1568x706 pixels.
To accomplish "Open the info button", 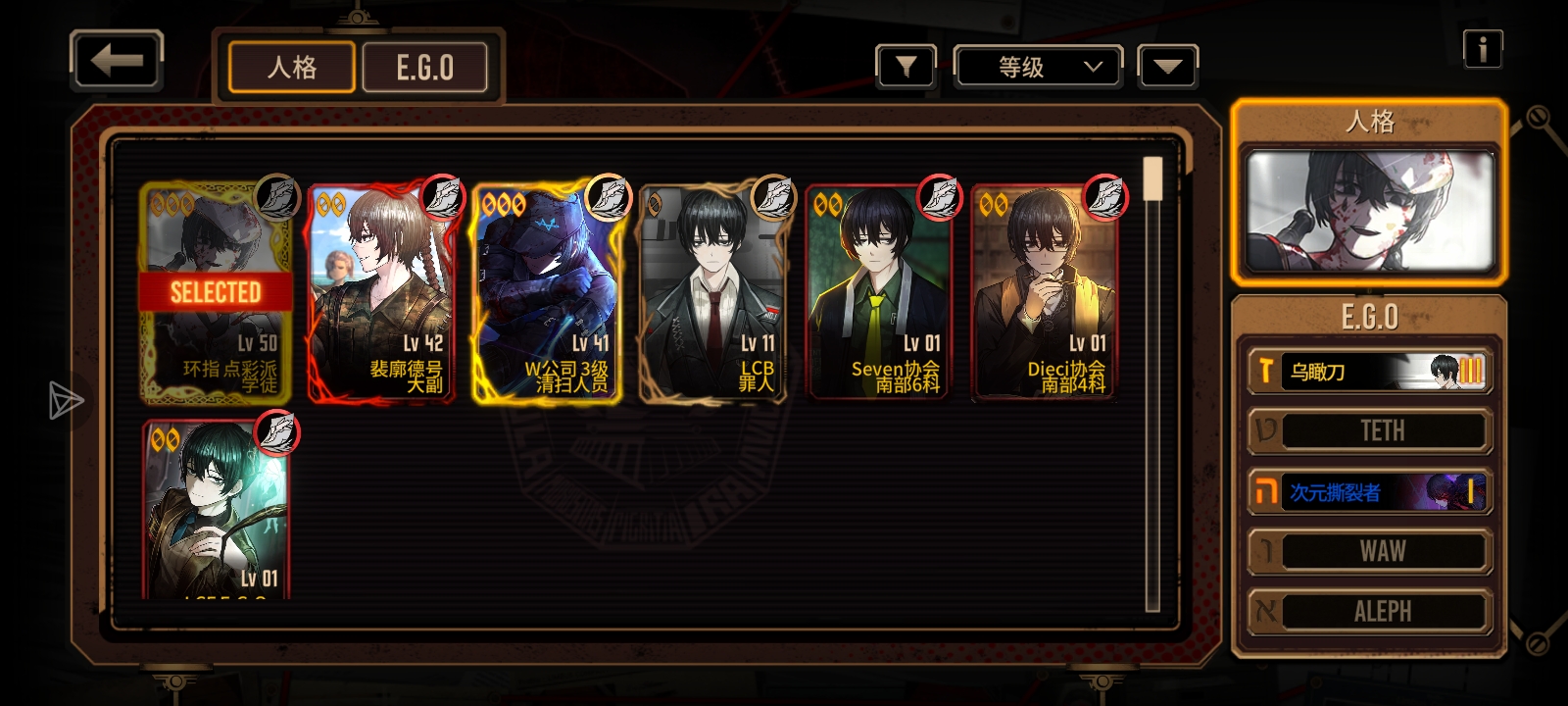I will (1482, 48).
